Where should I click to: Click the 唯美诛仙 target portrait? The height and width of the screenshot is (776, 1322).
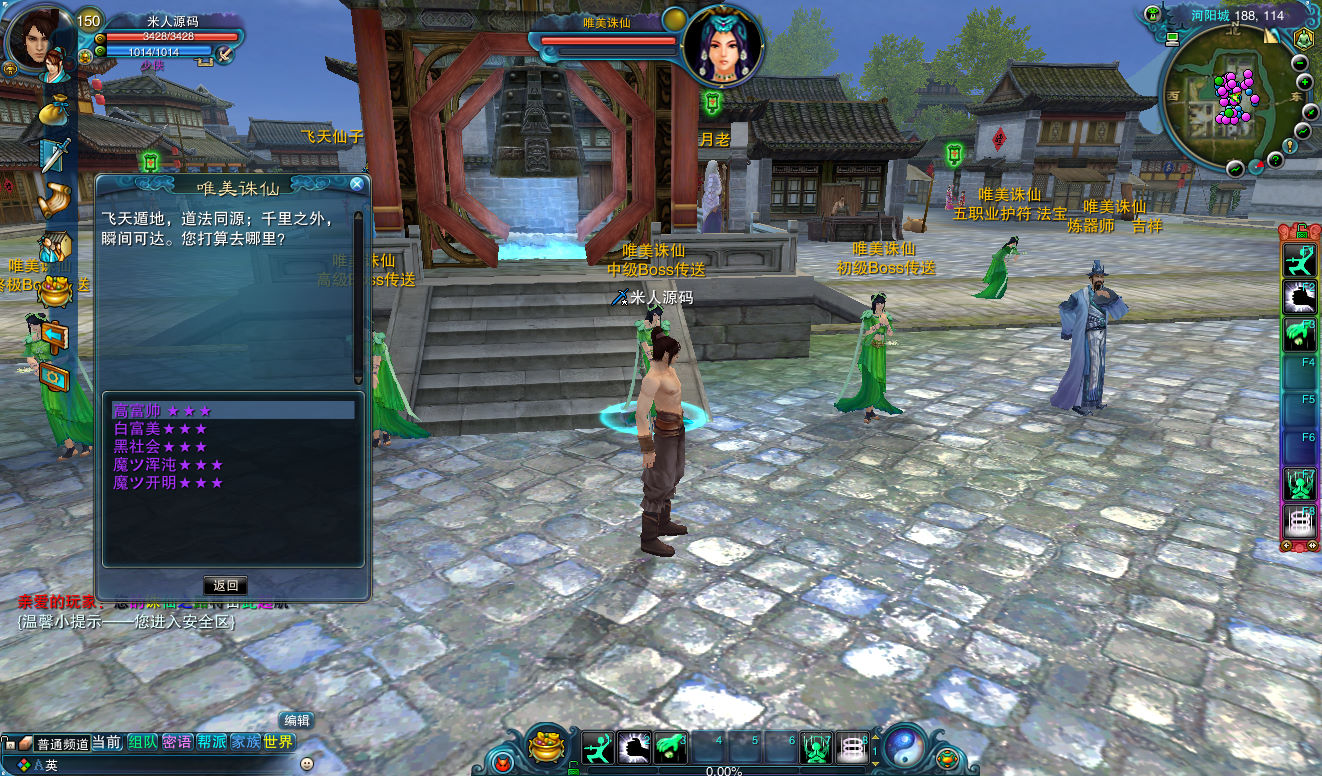pos(722,45)
